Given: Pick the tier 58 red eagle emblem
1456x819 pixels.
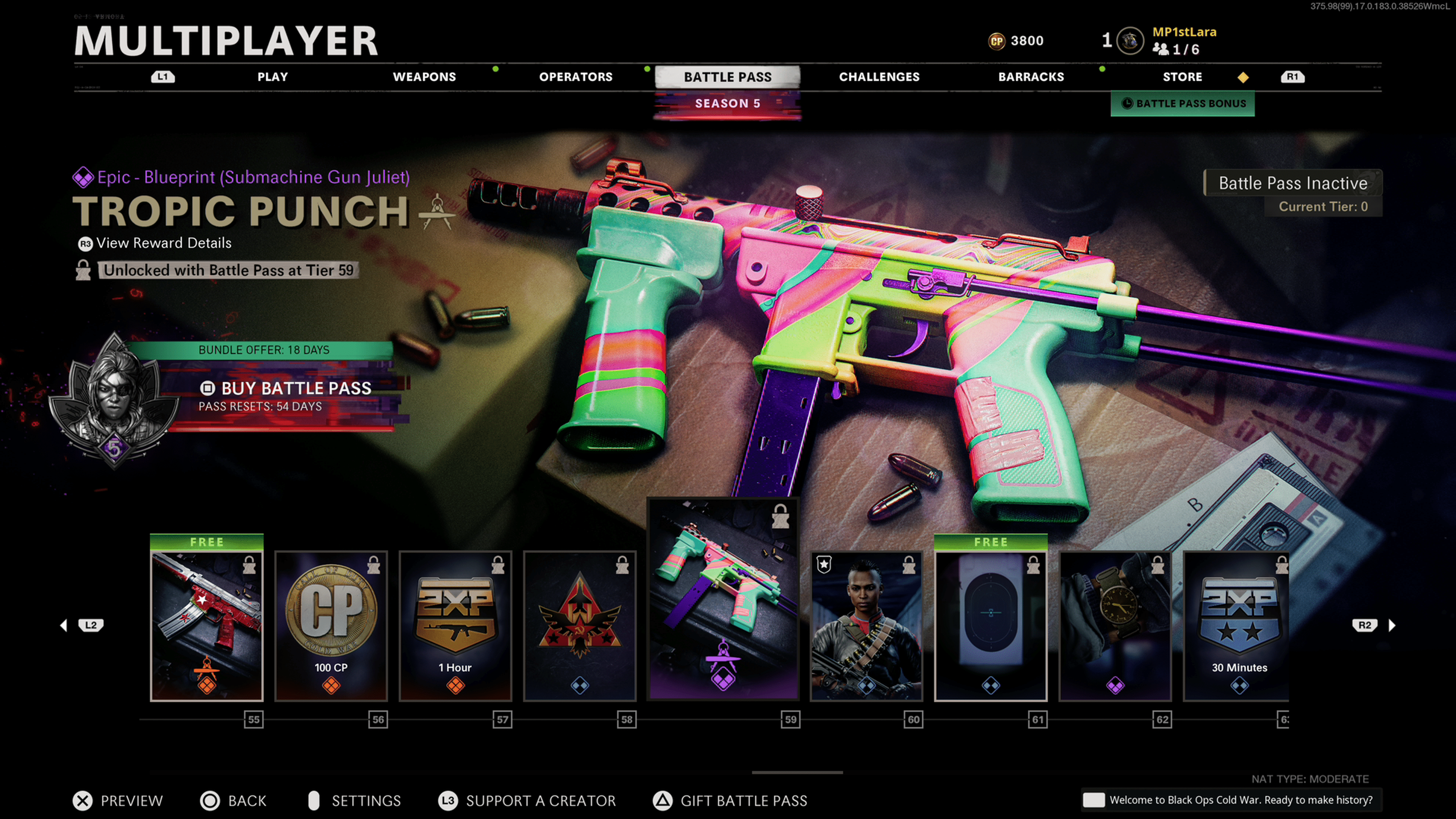Looking at the screenshot, I should click(580, 626).
